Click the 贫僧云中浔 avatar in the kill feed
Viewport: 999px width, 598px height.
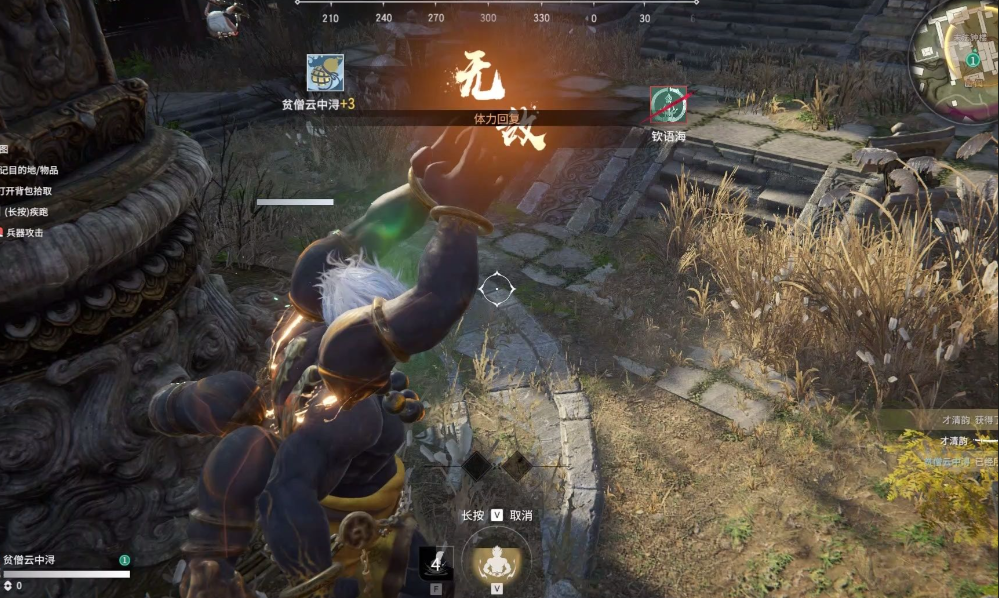(325, 73)
